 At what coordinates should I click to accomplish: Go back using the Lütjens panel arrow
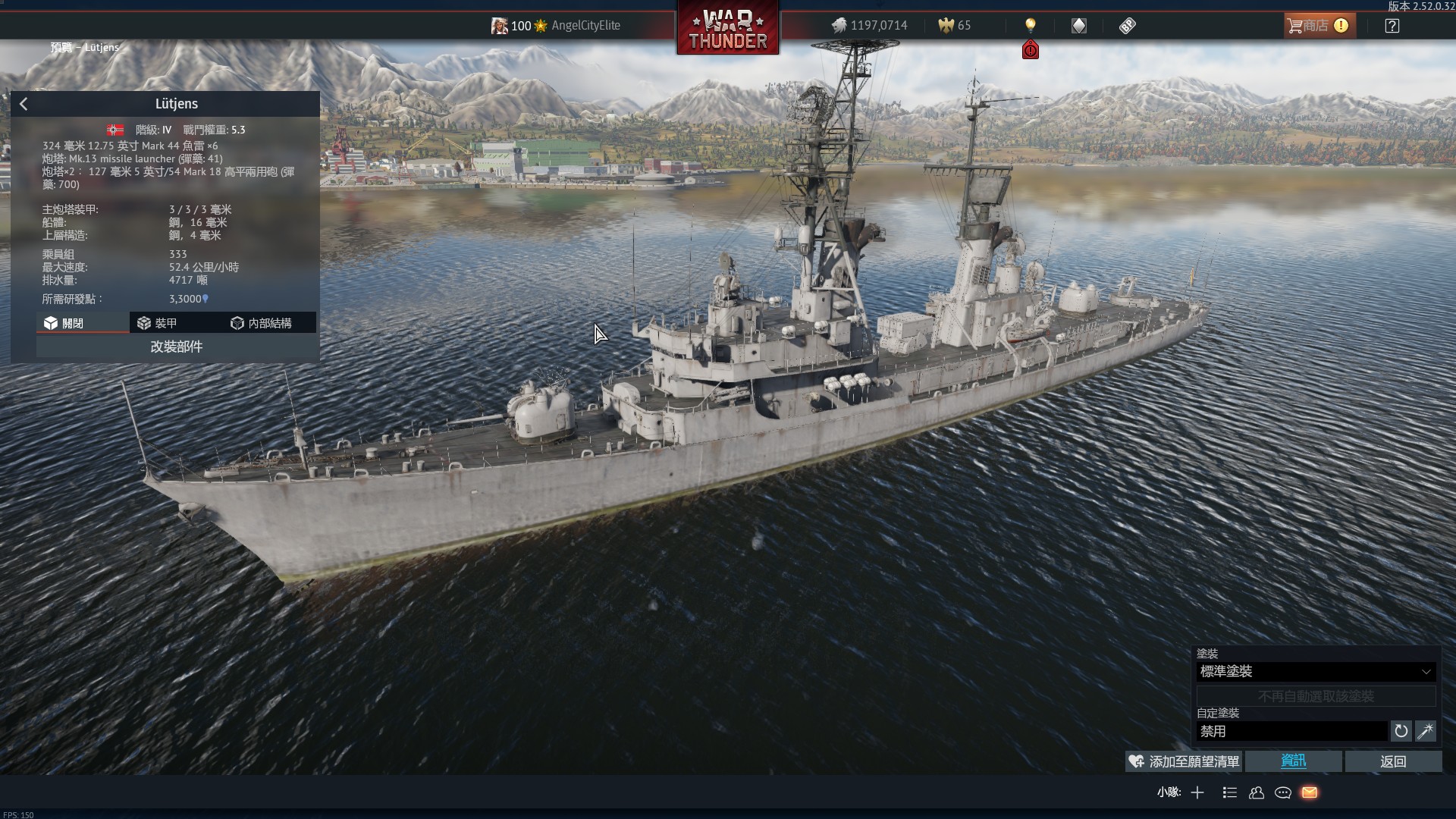click(24, 104)
